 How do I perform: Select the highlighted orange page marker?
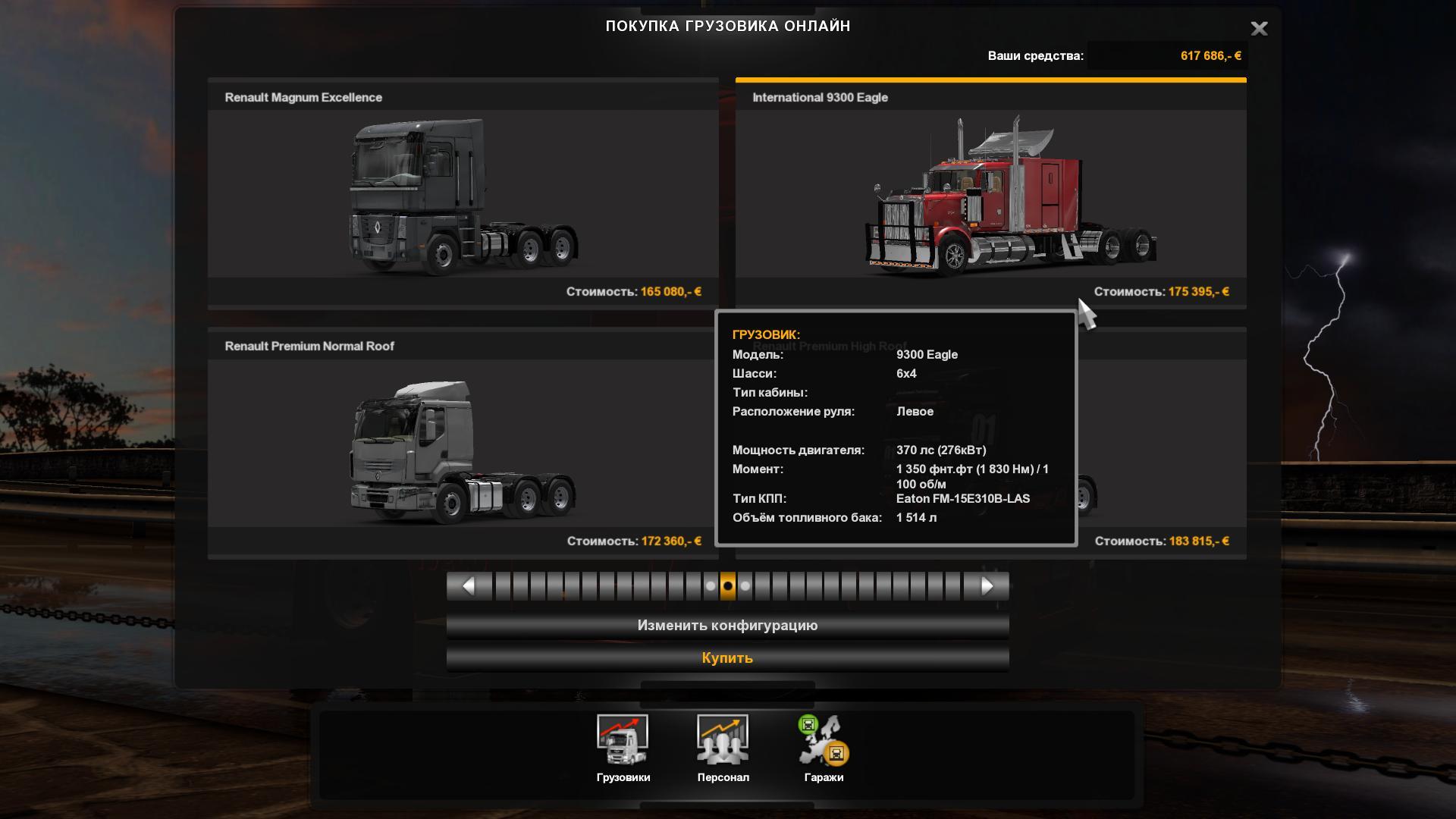(x=728, y=586)
